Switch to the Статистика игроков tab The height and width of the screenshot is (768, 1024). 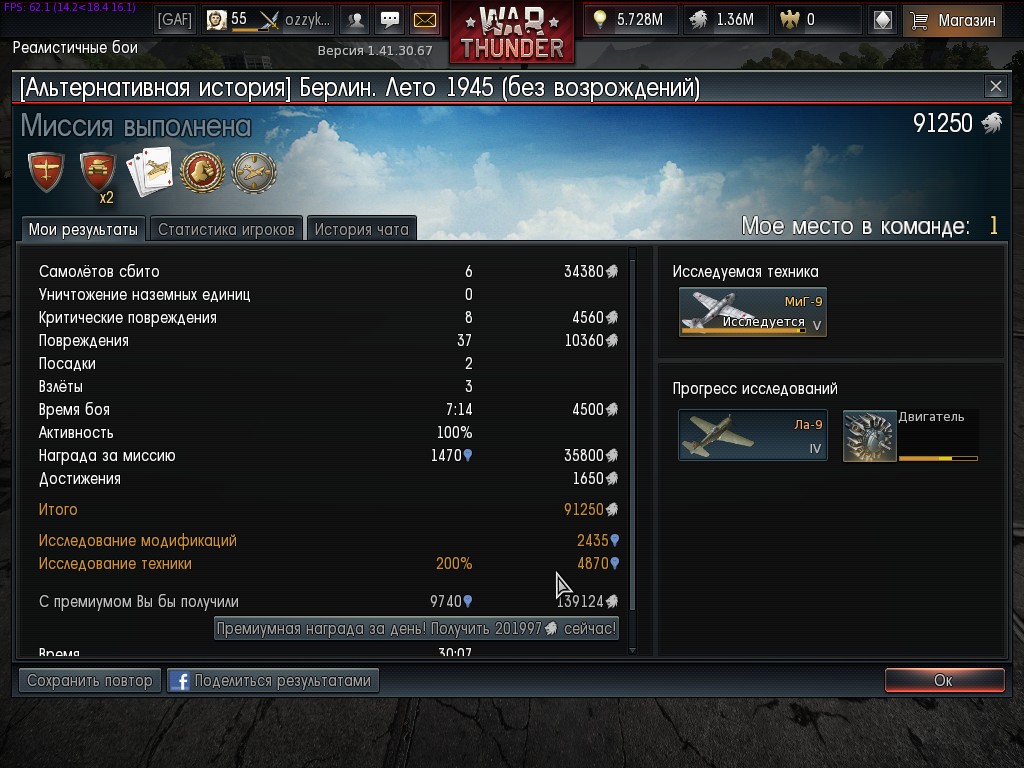pos(226,229)
